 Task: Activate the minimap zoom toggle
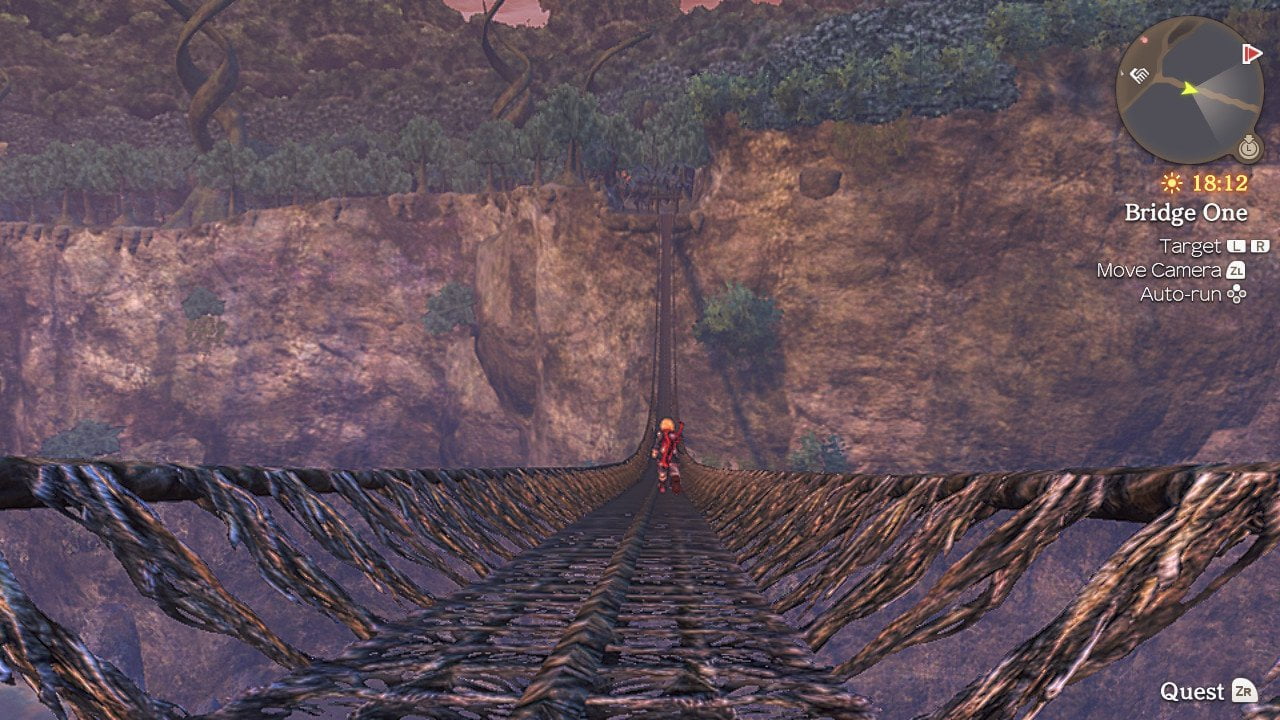[x=1247, y=148]
